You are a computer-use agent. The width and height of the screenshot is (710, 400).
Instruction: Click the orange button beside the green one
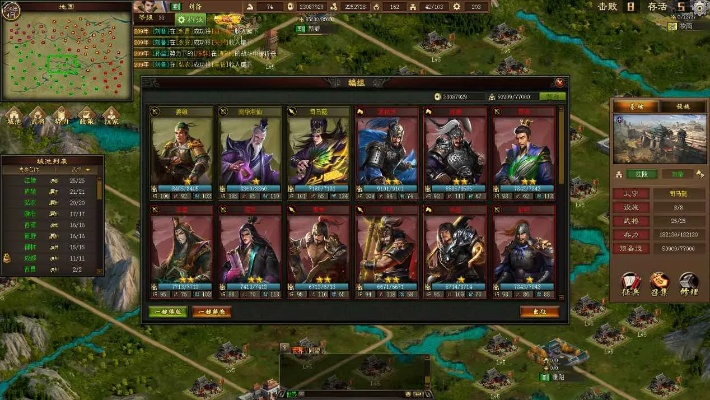click(x=211, y=311)
